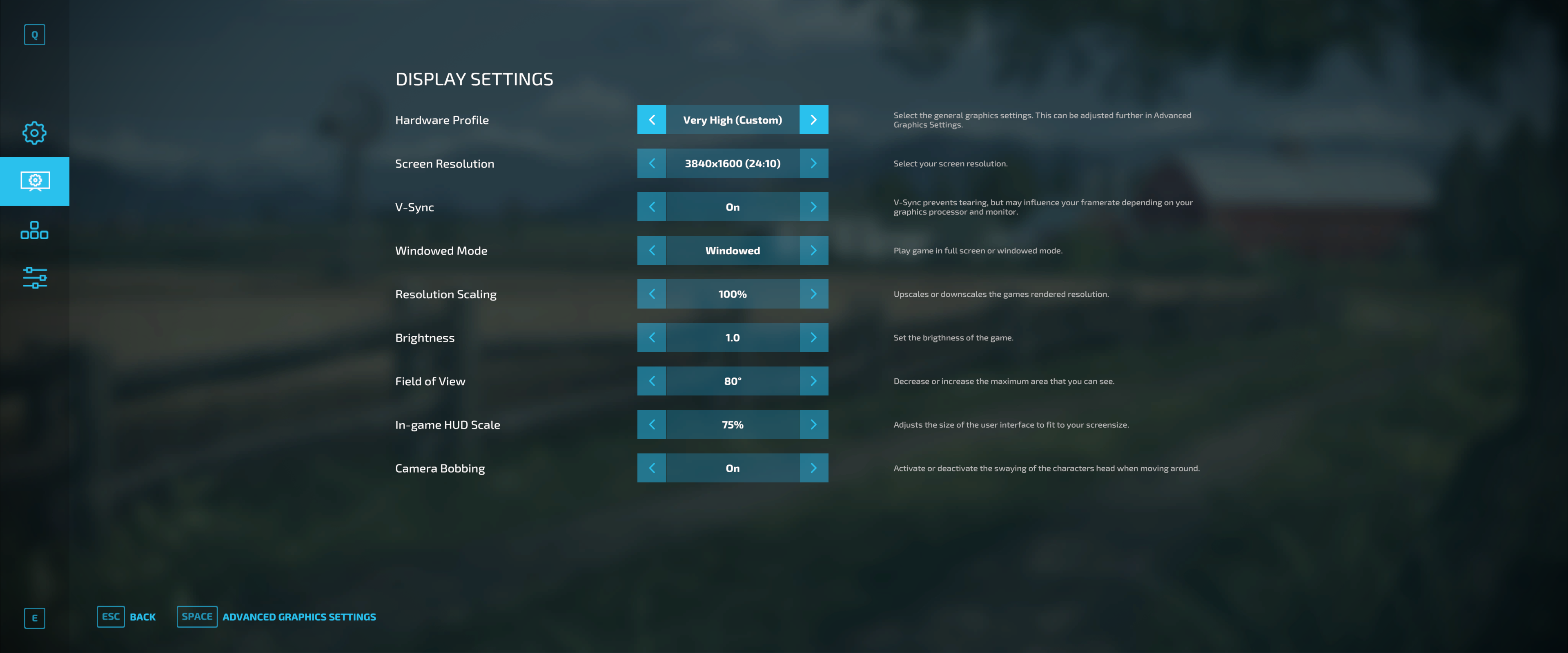Click BACK to return
Screen dimensions: 1568x653
(x=142, y=617)
